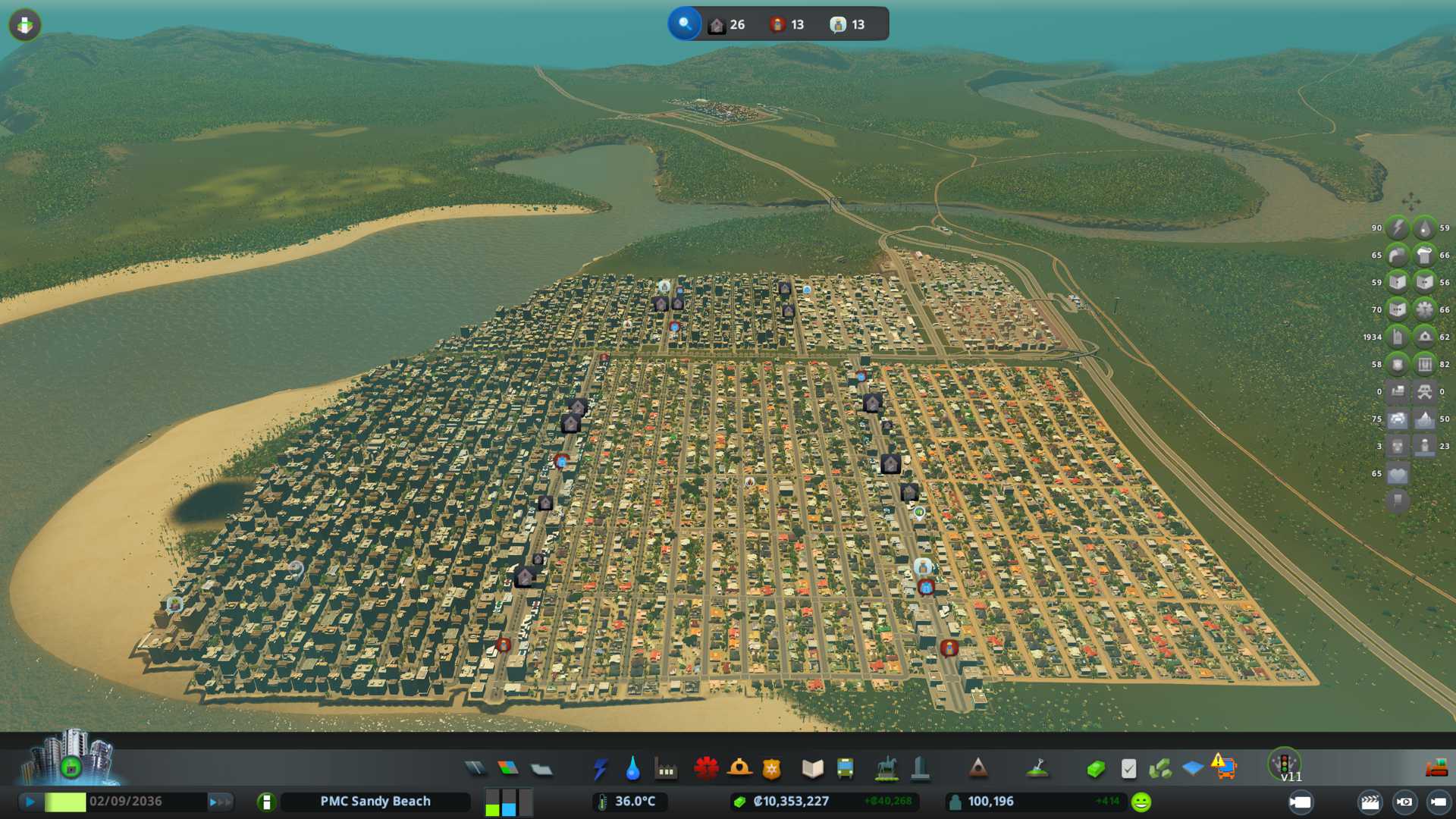This screenshot has width=1456, height=819.
Task: Activate the bulldozer tool
Action: coord(1436,769)
